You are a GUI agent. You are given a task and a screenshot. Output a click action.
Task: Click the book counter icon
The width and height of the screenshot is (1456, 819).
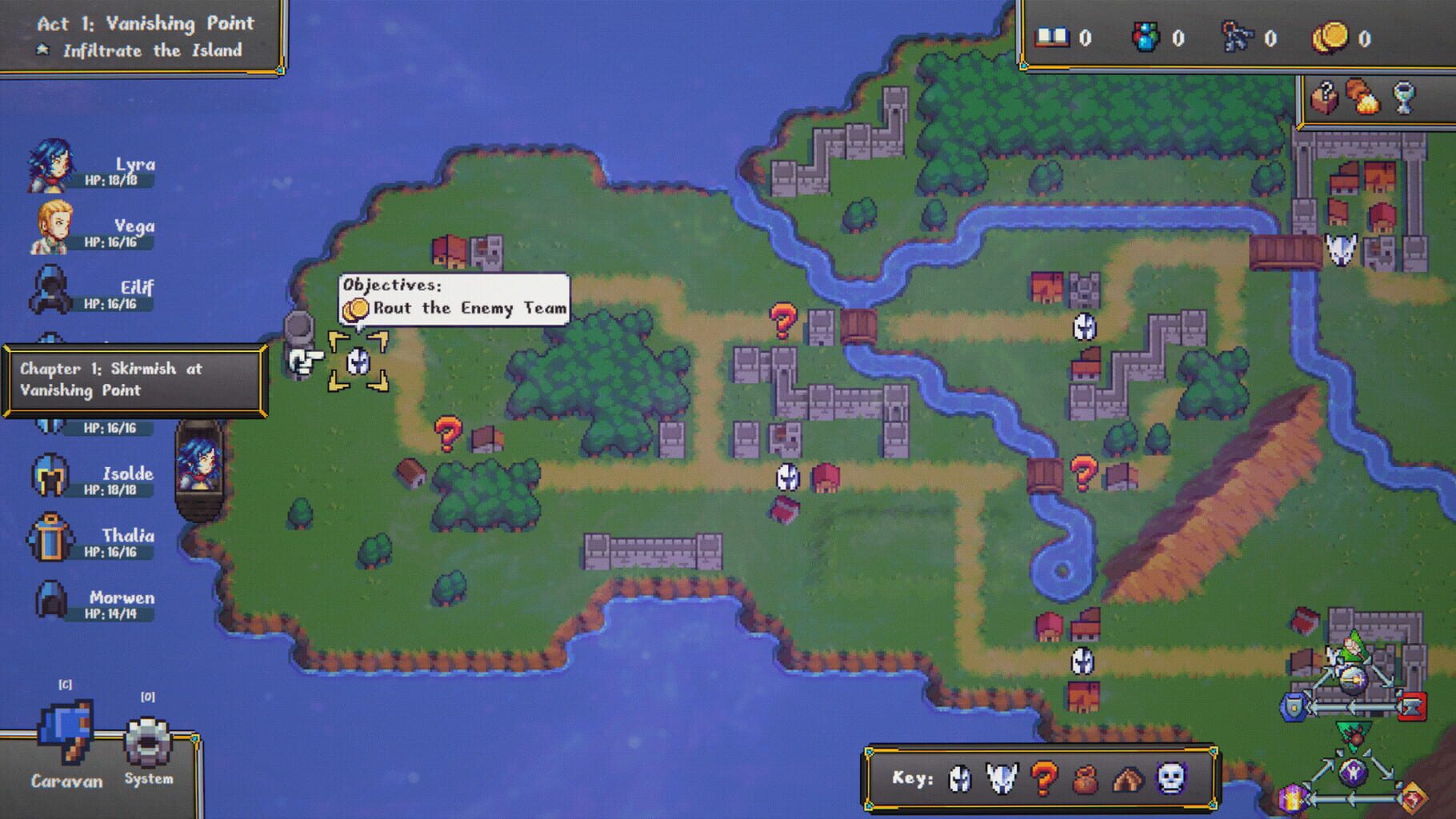click(1053, 38)
